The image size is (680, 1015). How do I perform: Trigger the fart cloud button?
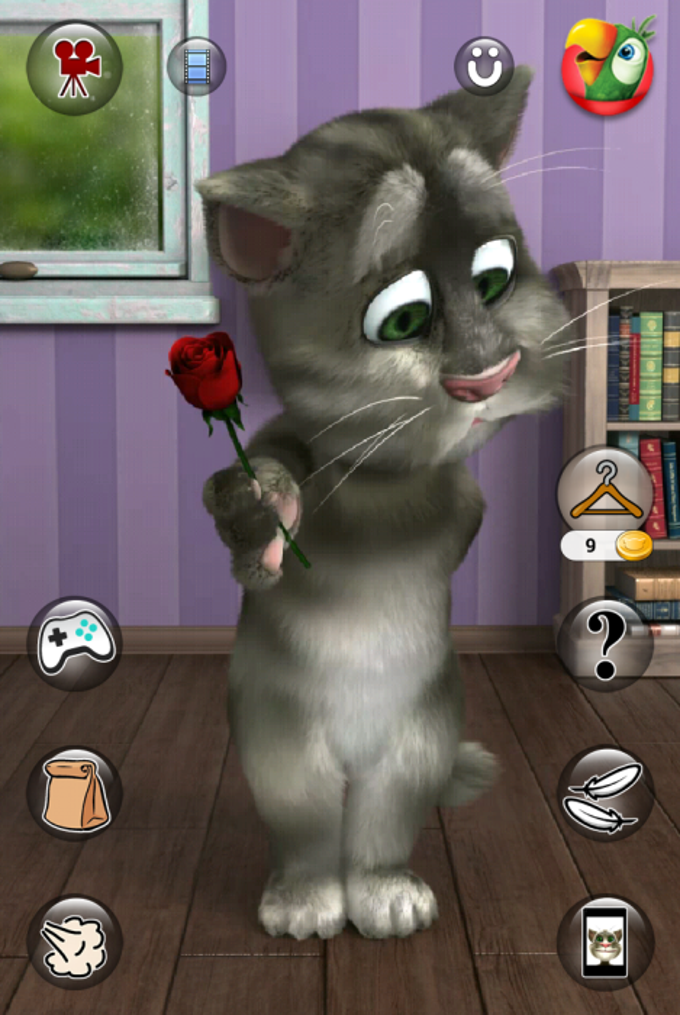[x=75, y=941]
